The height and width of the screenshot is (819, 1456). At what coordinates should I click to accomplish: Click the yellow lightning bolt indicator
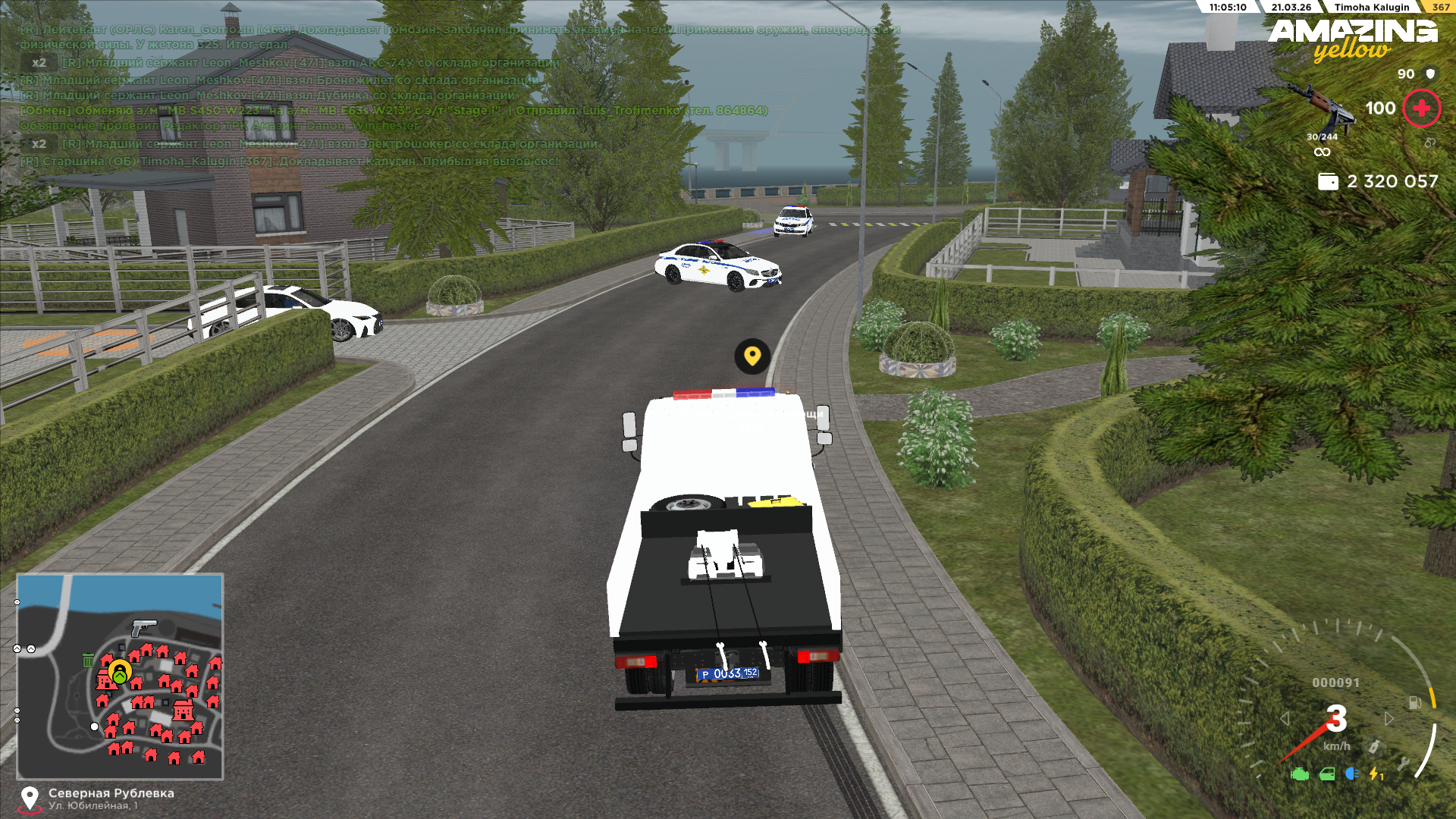[x=1375, y=774]
